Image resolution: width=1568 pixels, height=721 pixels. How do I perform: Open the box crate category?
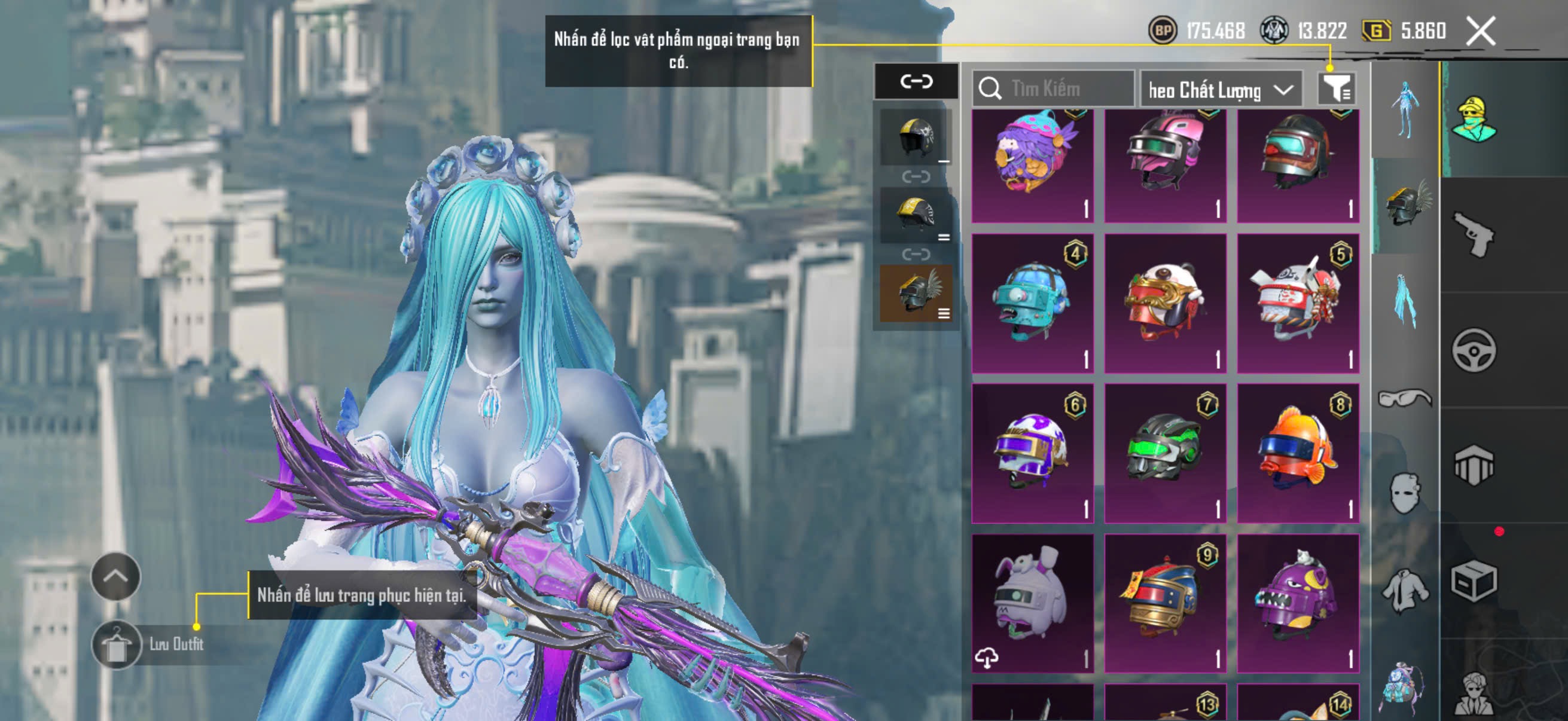(1473, 581)
